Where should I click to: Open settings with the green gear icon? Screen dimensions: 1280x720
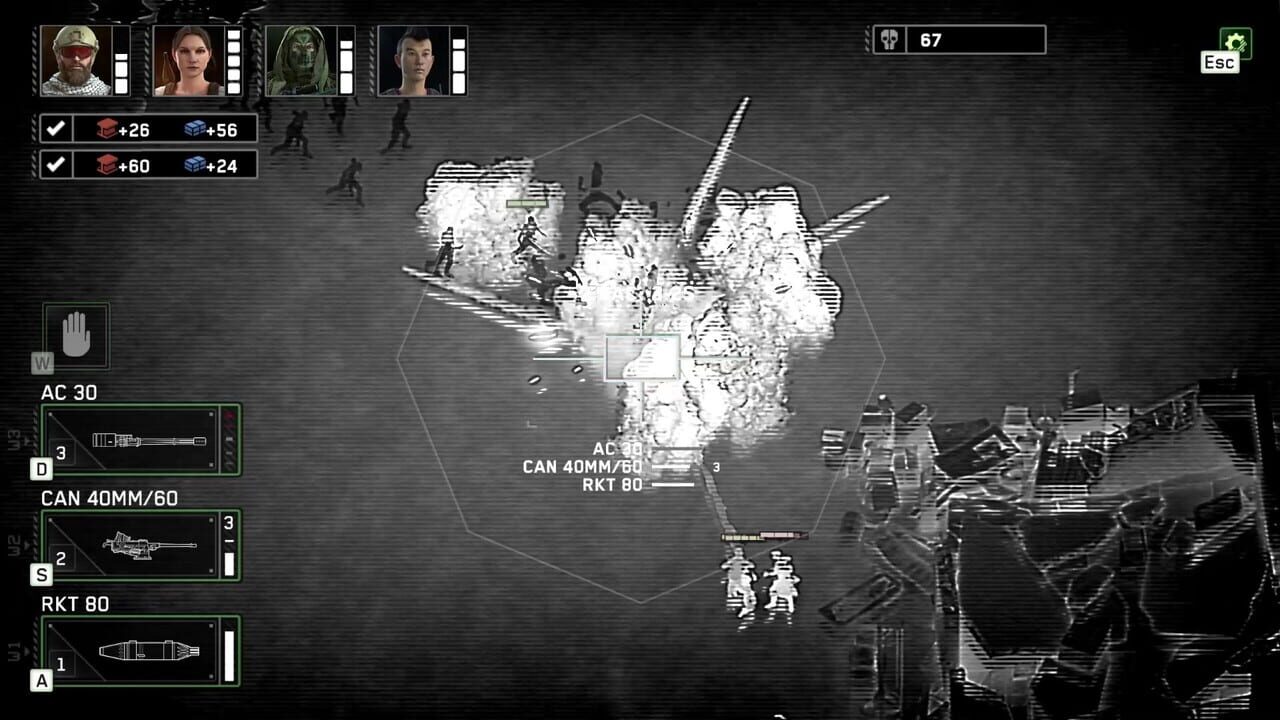1238,43
